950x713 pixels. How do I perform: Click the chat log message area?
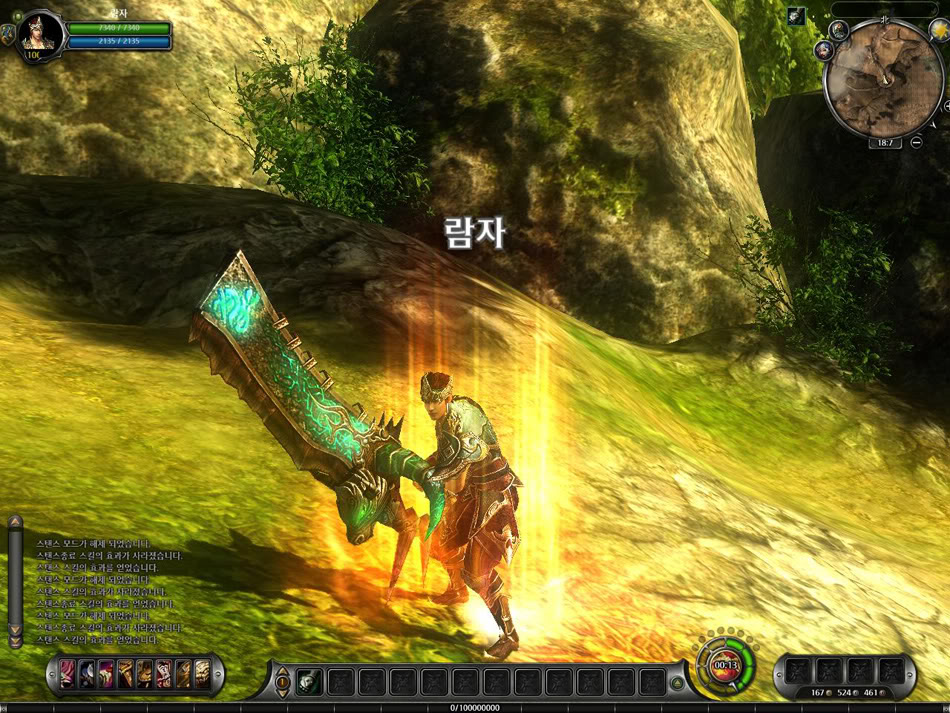108,591
